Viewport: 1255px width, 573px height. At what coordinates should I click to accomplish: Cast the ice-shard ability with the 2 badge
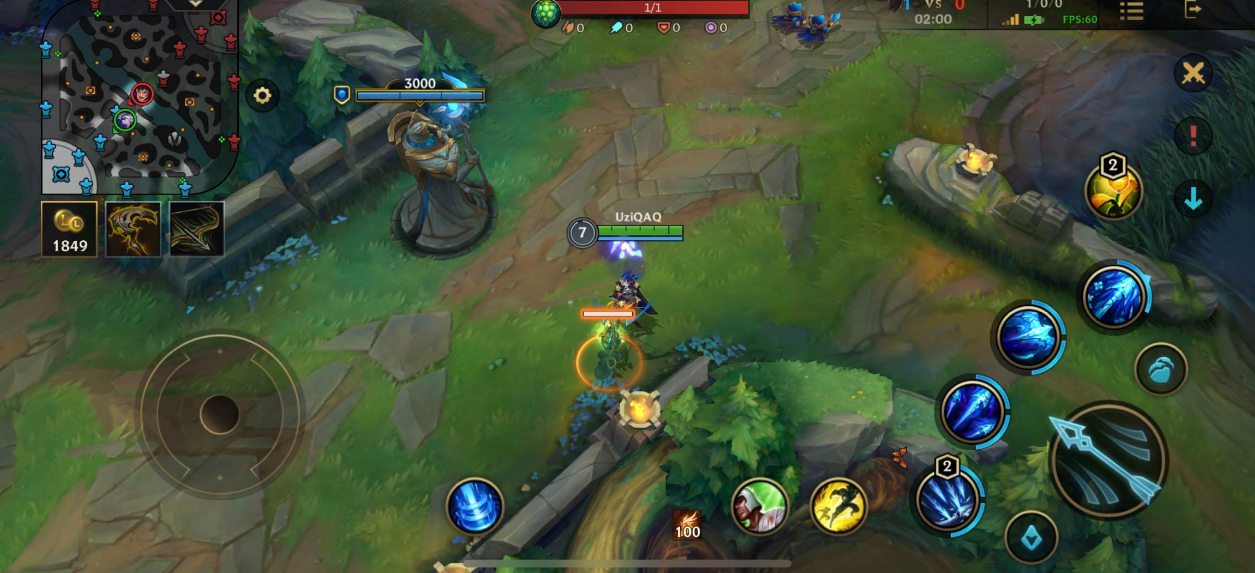[x=946, y=498]
